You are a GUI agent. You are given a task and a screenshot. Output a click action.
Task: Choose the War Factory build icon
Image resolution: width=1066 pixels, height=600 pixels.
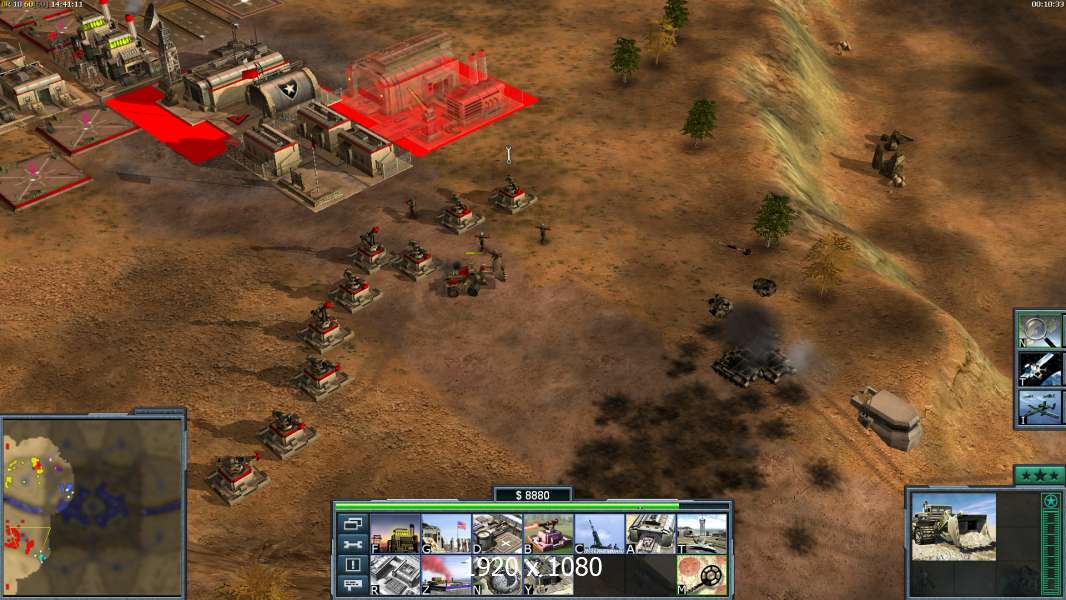(x=650, y=534)
